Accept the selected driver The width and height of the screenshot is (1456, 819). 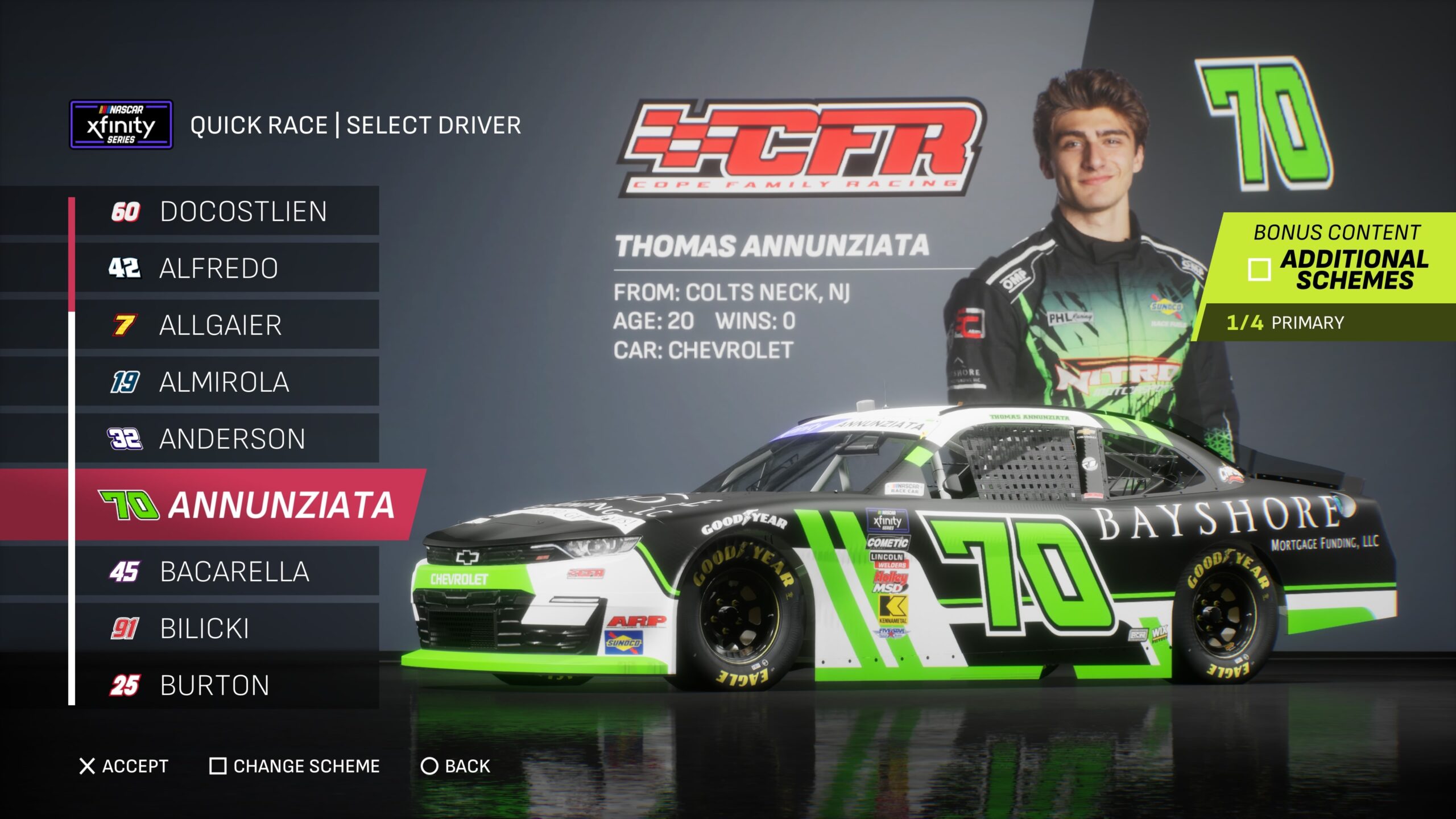[x=124, y=766]
